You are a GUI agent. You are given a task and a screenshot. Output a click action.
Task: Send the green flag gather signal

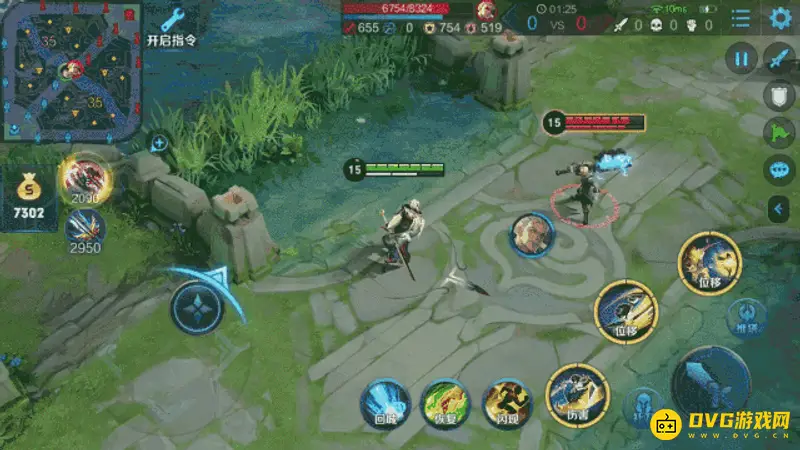[779, 133]
